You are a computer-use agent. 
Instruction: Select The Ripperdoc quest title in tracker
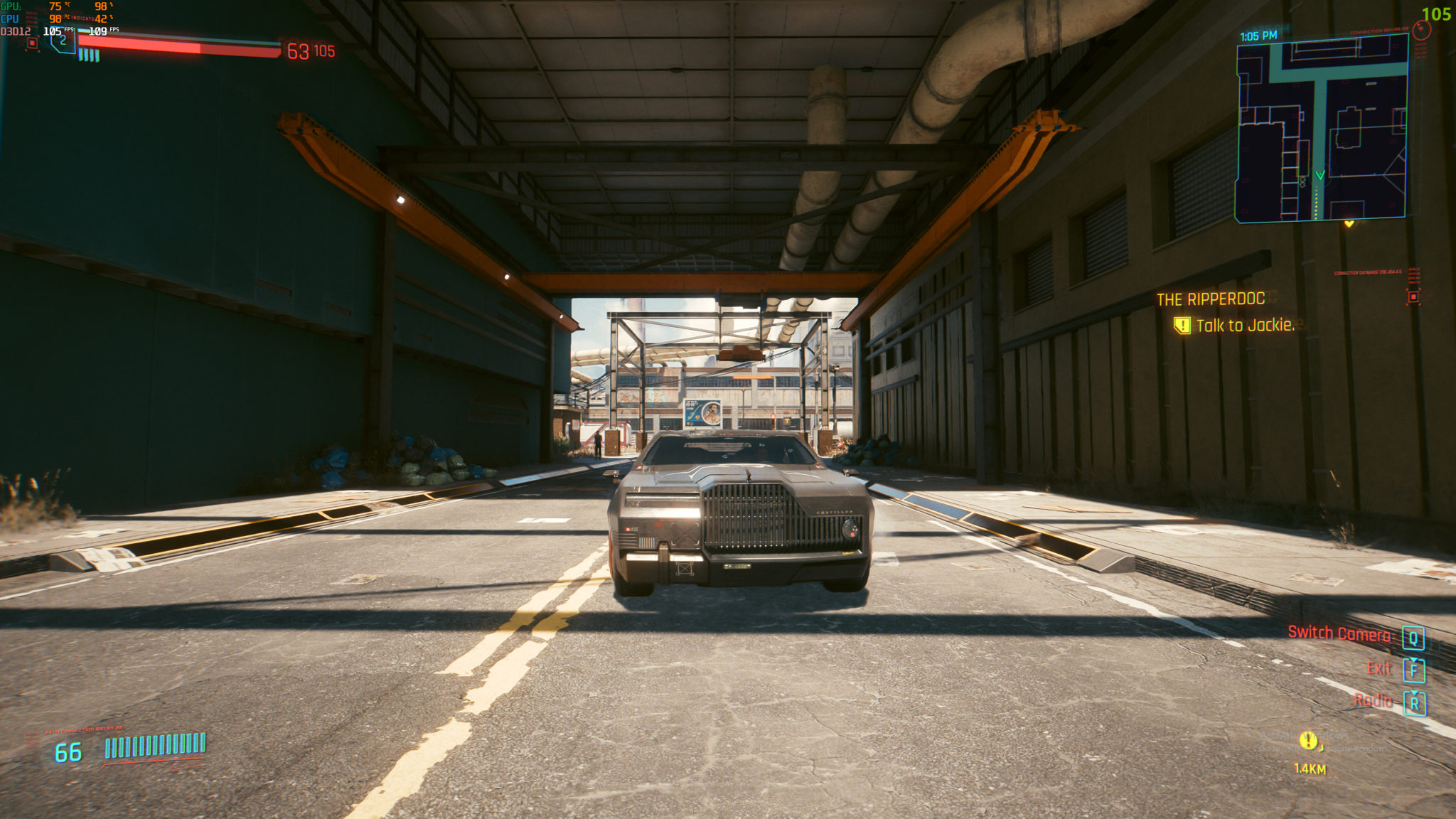(x=1210, y=299)
